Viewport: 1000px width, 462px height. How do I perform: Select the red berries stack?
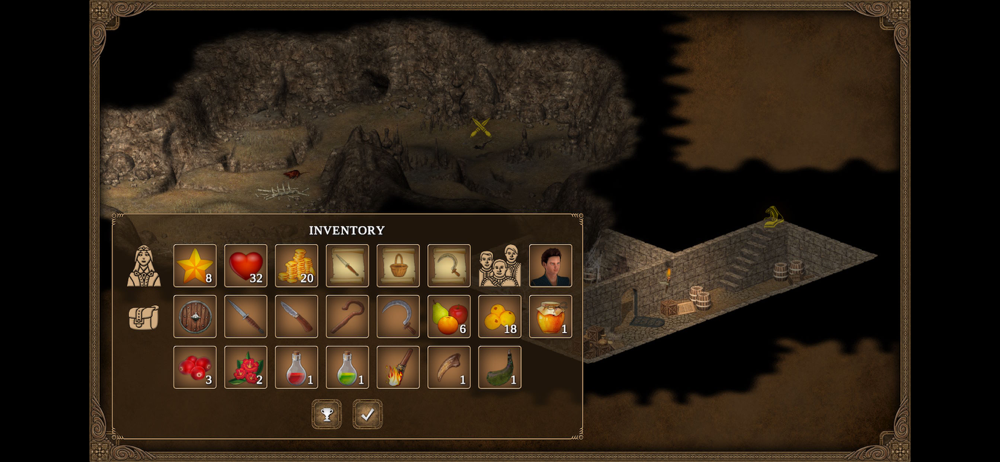tap(195, 367)
